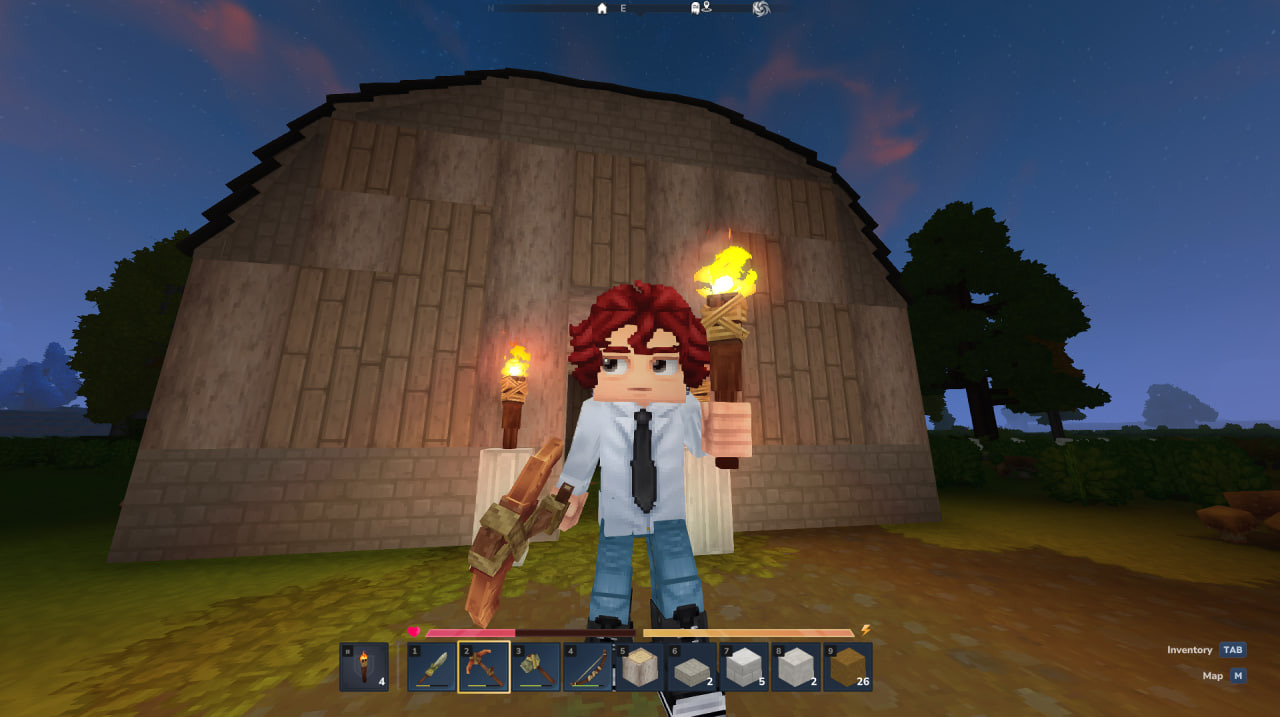Equip the hammer from the hotbar
This screenshot has height=717, width=1280.
point(536,667)
